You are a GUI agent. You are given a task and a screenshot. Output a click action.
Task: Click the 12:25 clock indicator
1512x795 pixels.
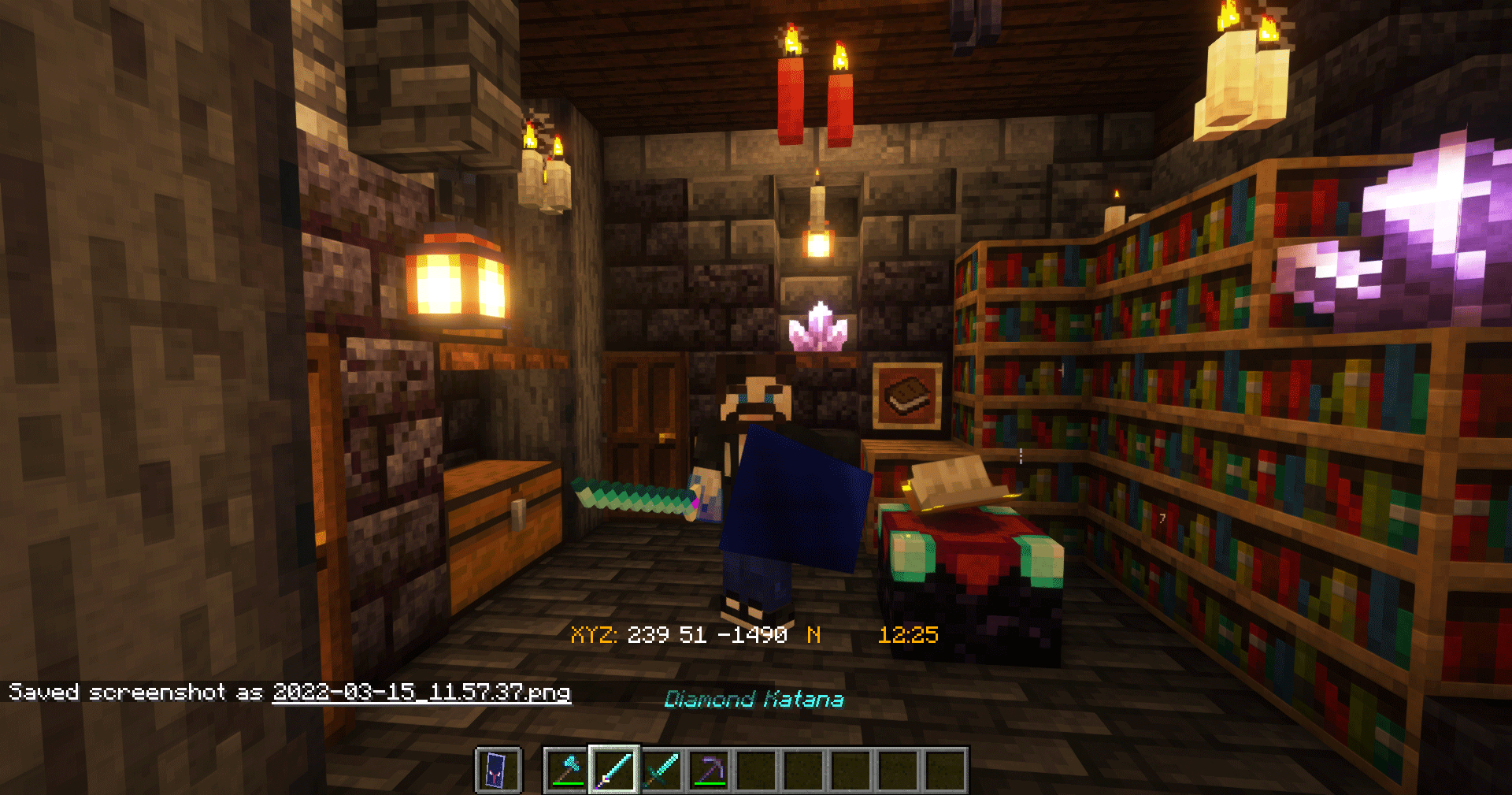[910, 634]
